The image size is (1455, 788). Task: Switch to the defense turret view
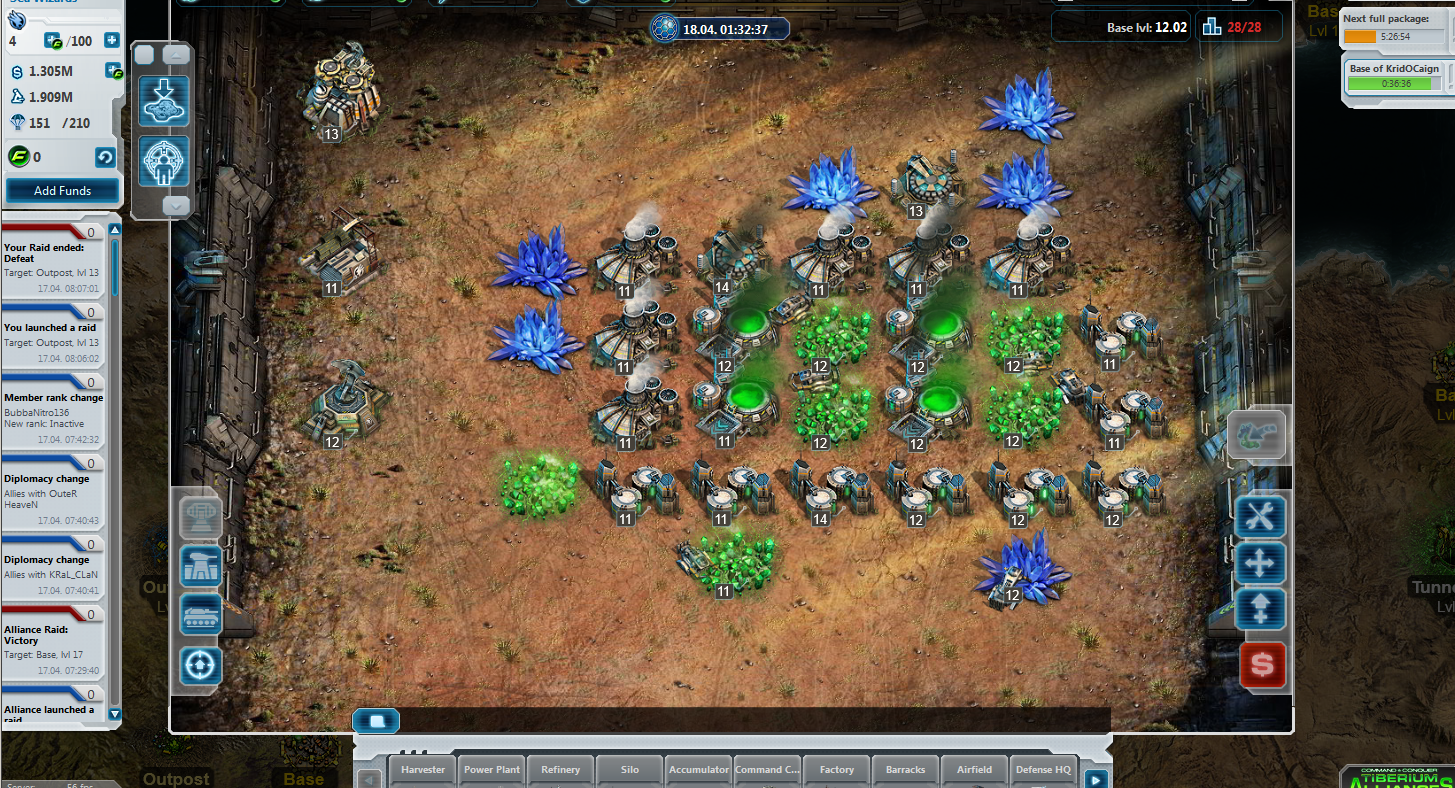(201, 566)
